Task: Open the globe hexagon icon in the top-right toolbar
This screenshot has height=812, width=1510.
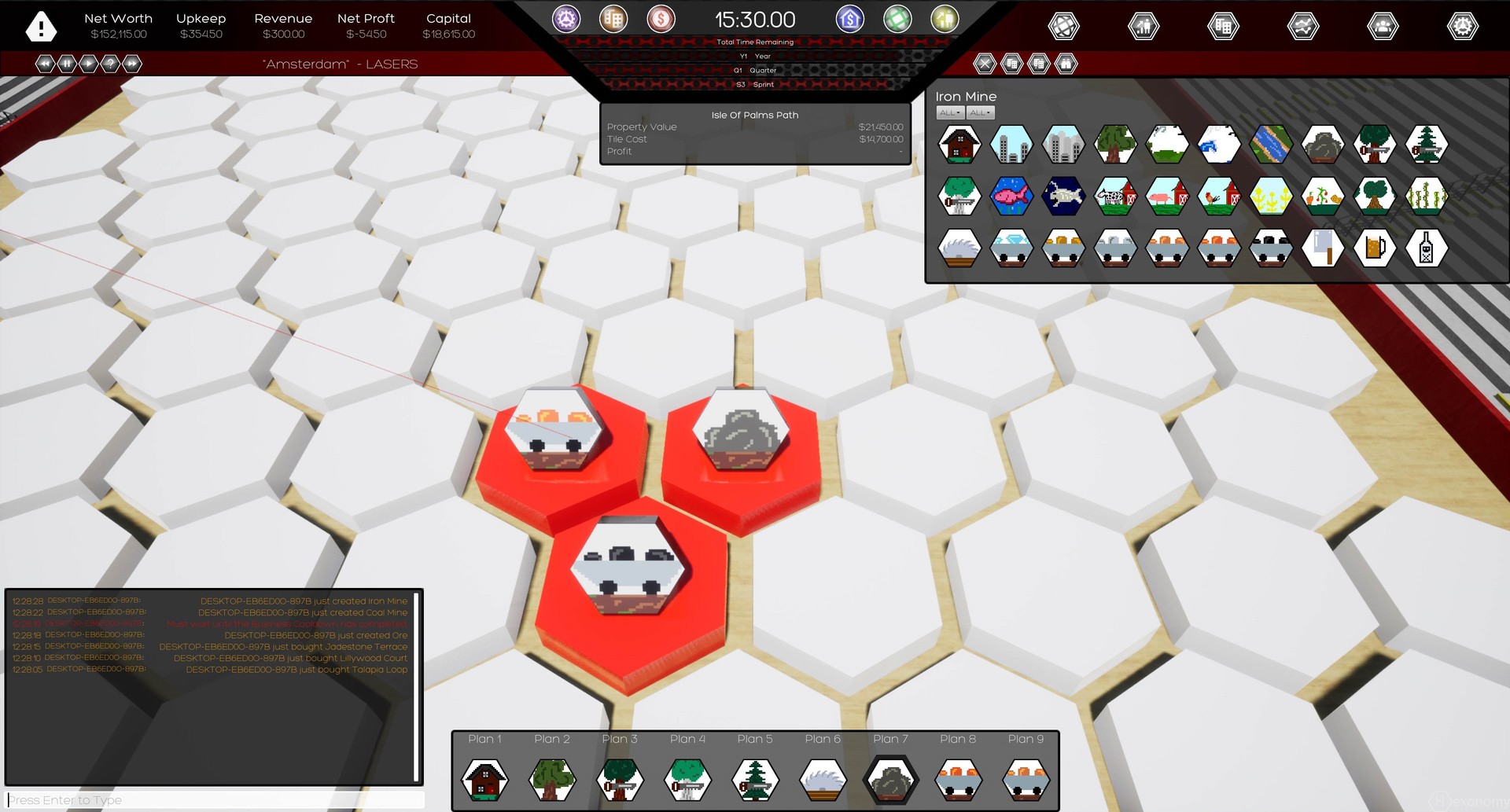Action: point(1064,26)
